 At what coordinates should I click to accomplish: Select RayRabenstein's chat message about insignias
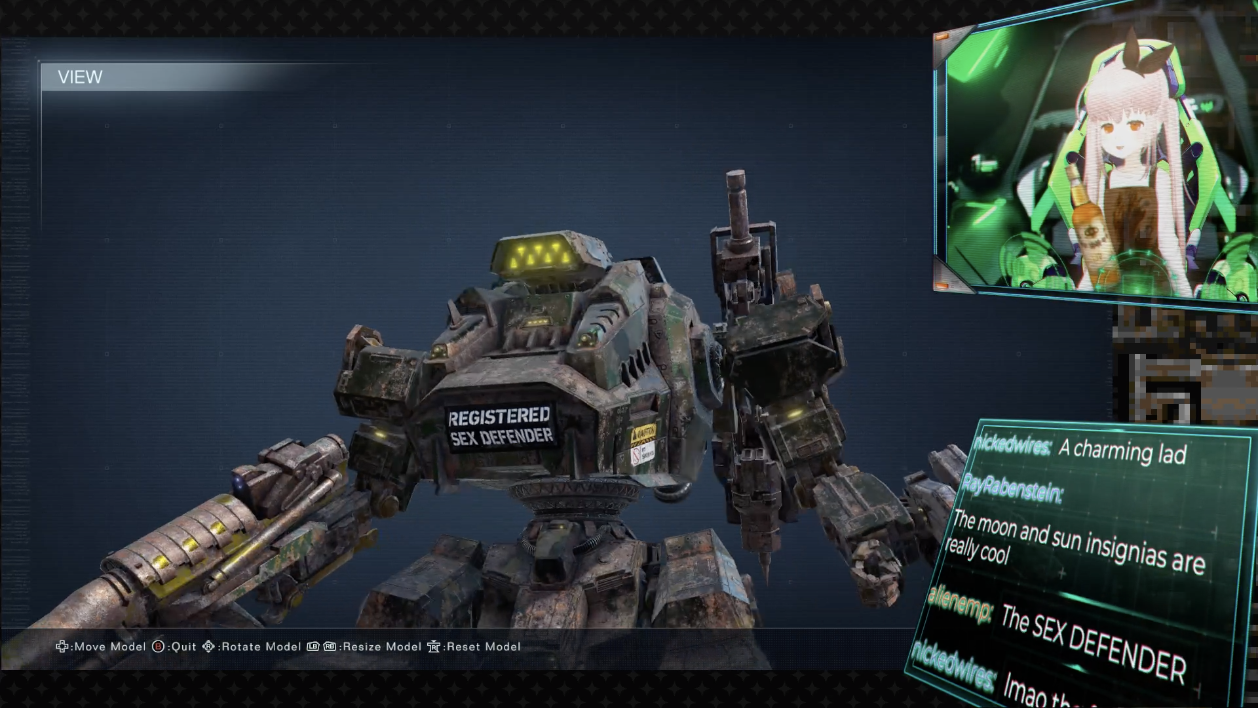[1076, 545]
